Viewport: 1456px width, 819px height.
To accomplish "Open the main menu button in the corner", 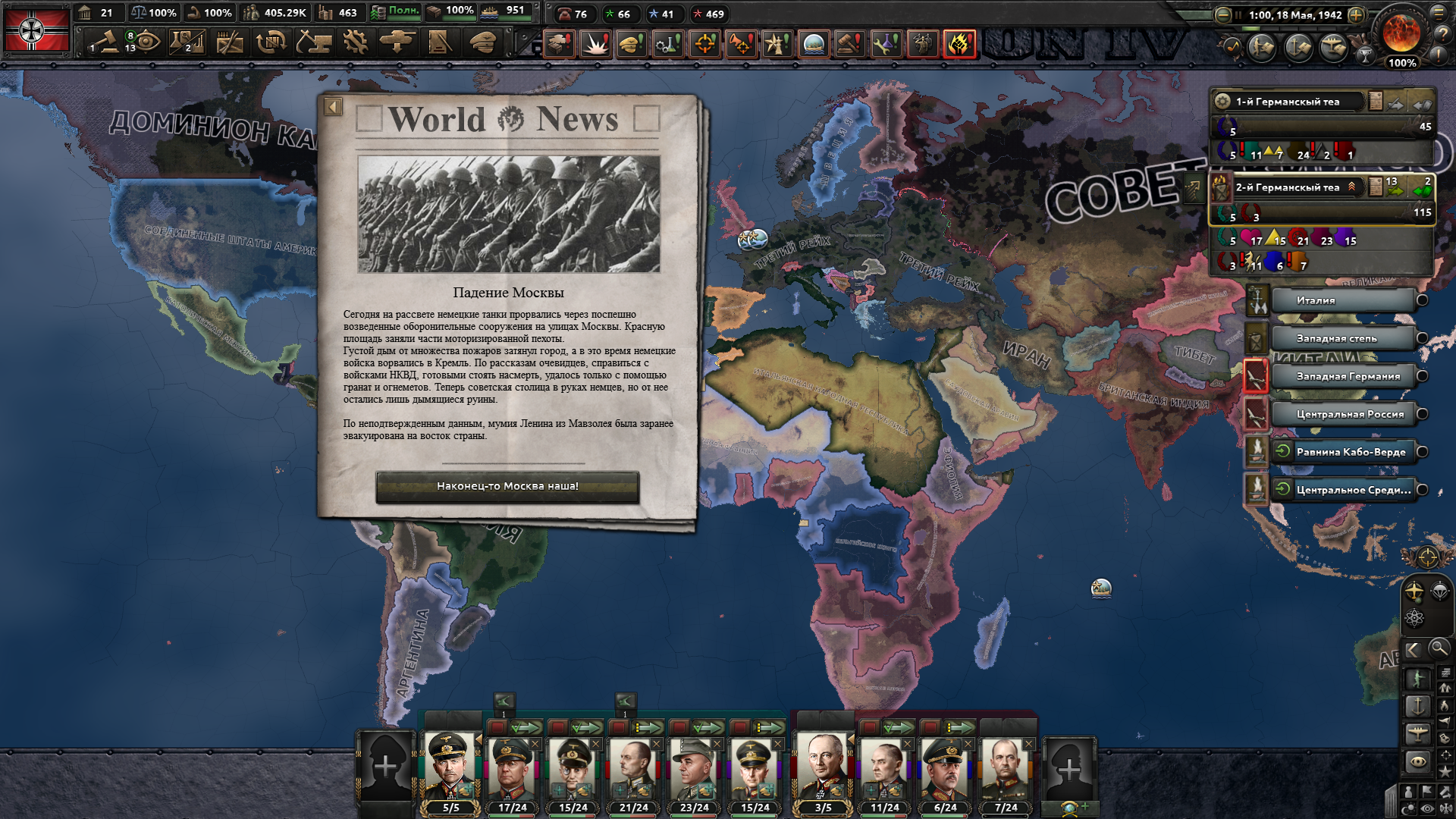I will click(1439, 12).
